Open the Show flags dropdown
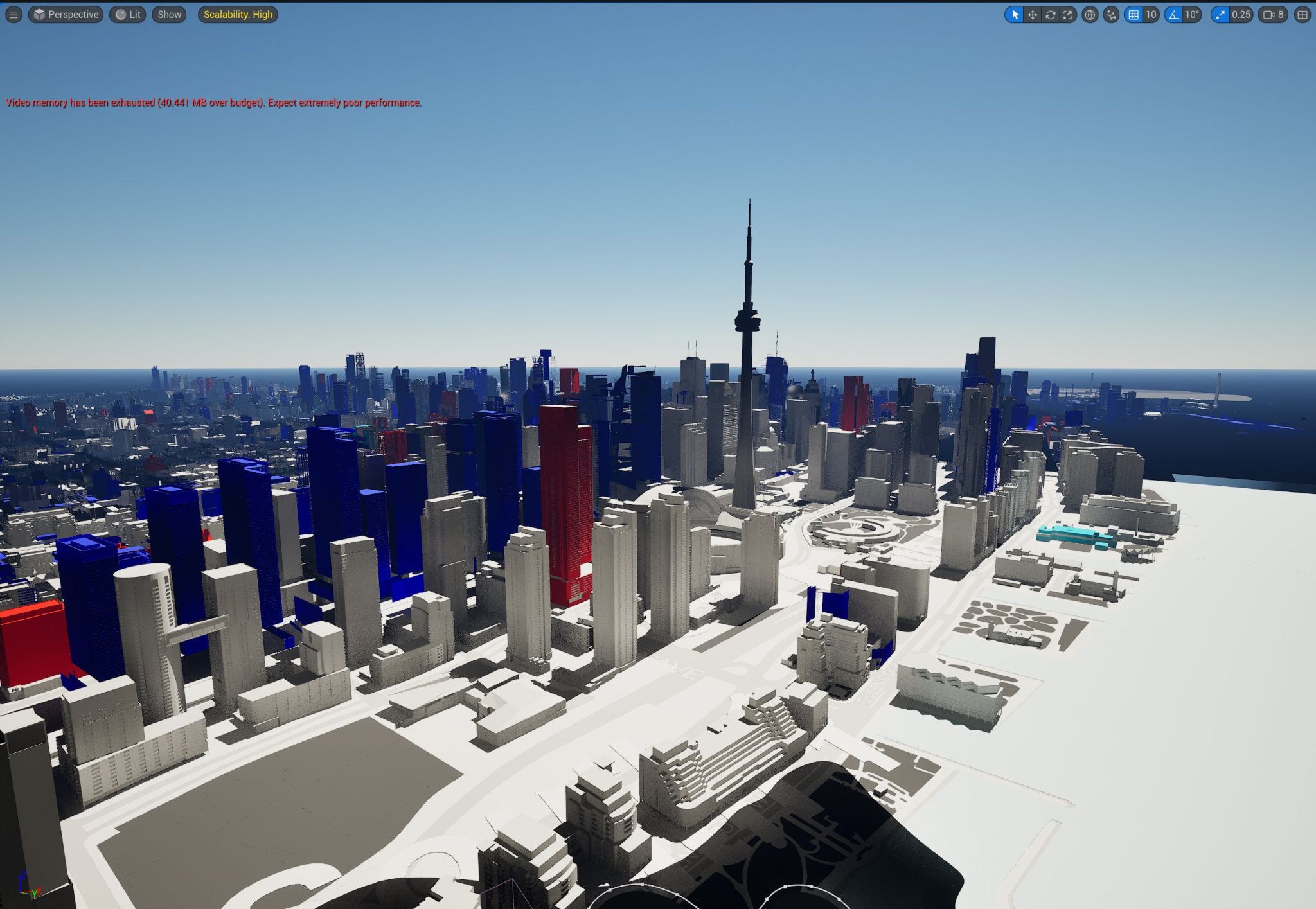Screen dimensions: 1316x909 (x=168, y=14)
